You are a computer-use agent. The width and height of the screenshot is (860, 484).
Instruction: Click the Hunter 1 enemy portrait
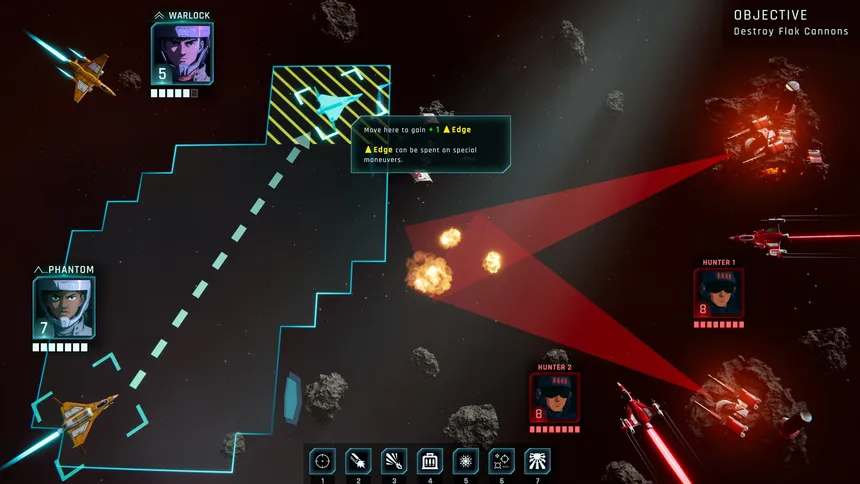click(718, 293)
